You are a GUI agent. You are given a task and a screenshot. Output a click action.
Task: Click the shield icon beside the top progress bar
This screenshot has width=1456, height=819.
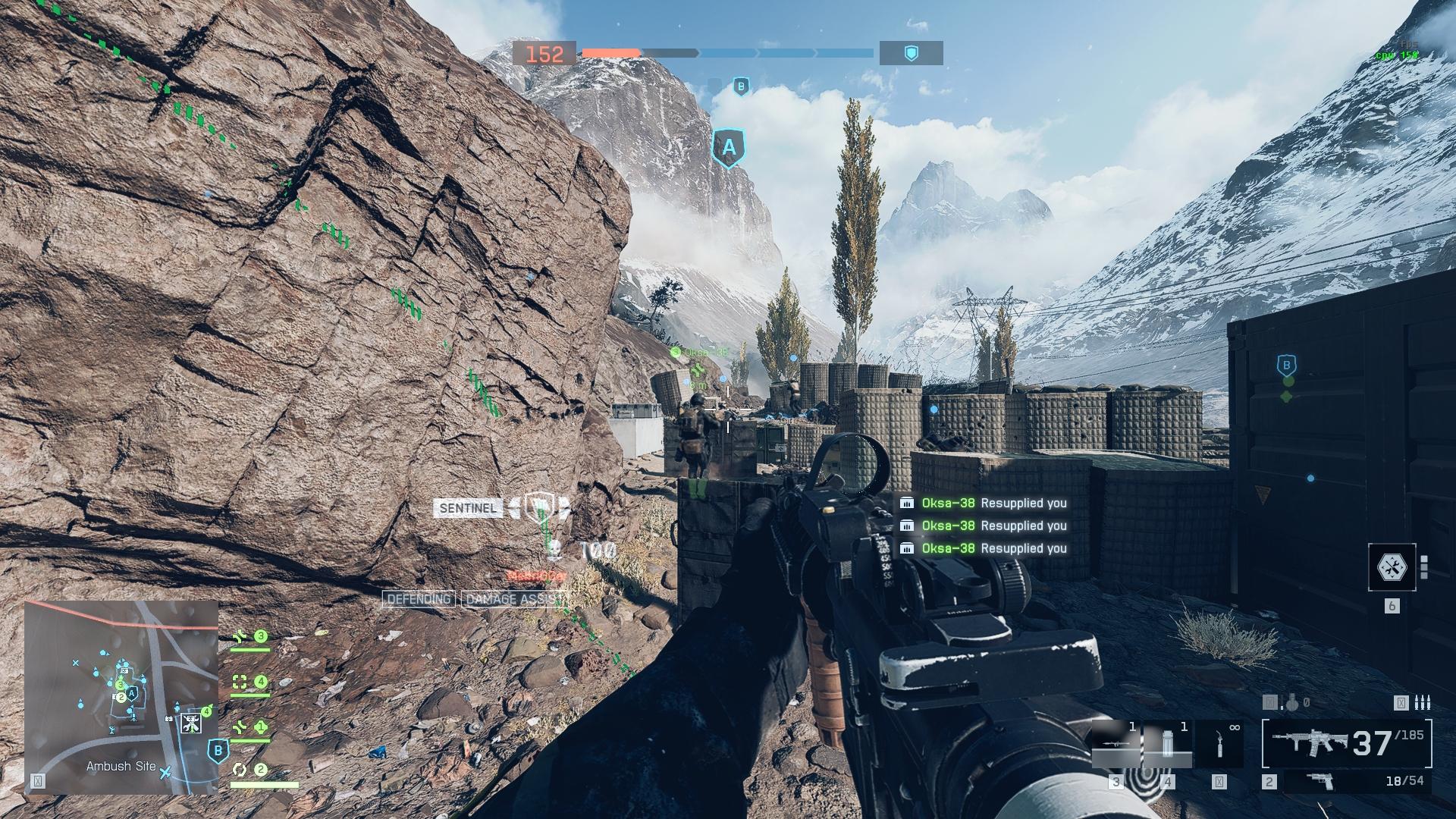pos(912,53)
